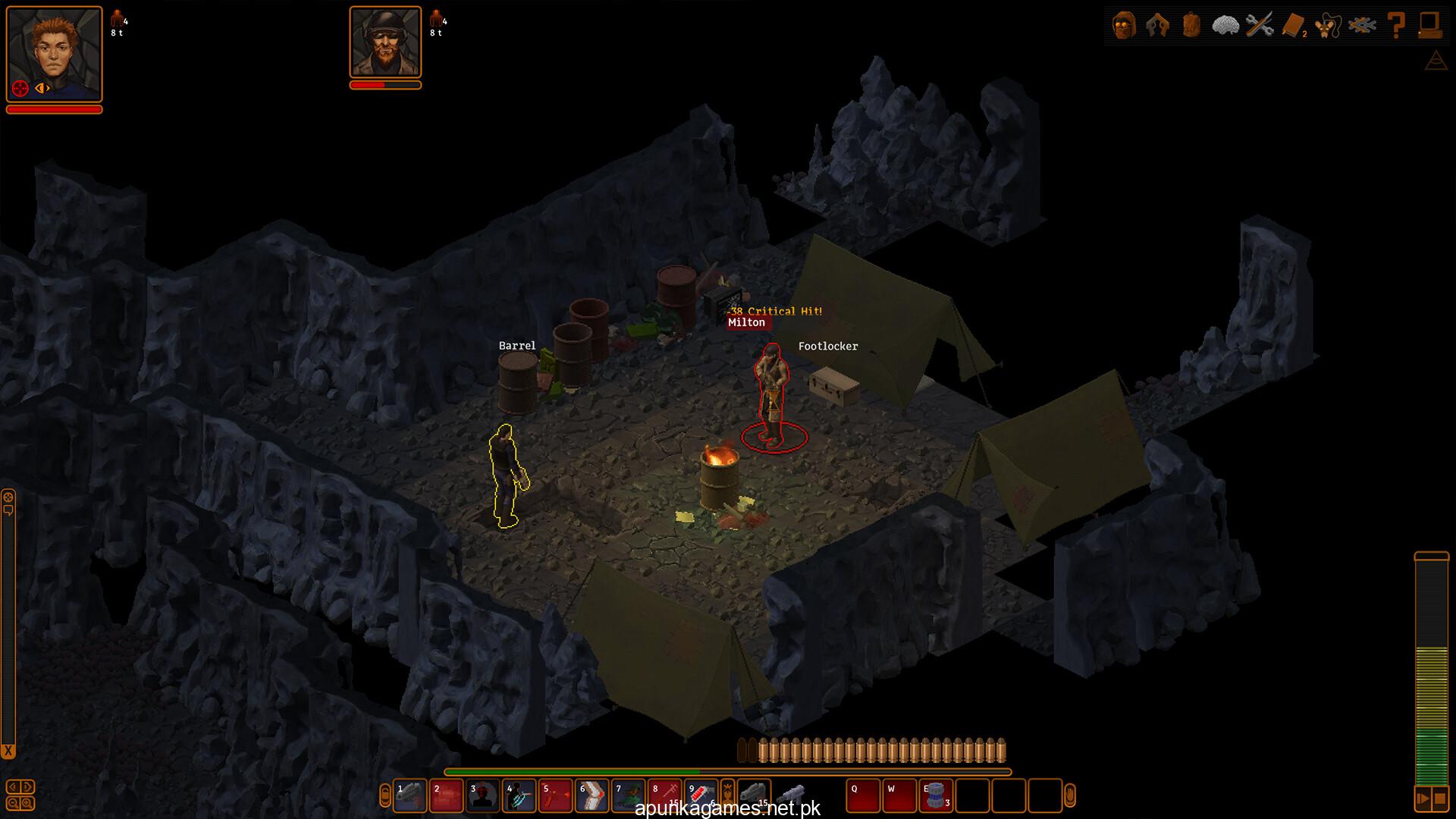Image resolution: width=1456 pixels, height=819 pixels.
Task: Select the red-haired player portrait
Action: (54, 53)
